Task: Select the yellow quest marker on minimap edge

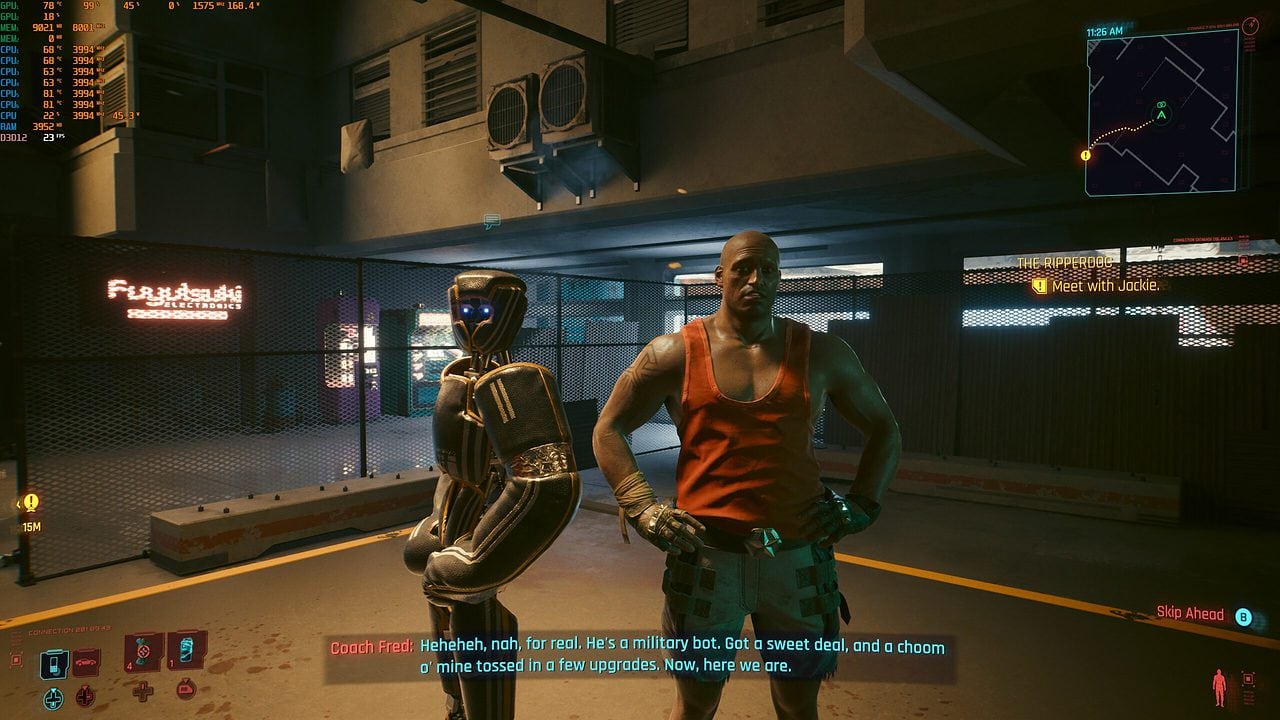Action: pos(1086,155)
